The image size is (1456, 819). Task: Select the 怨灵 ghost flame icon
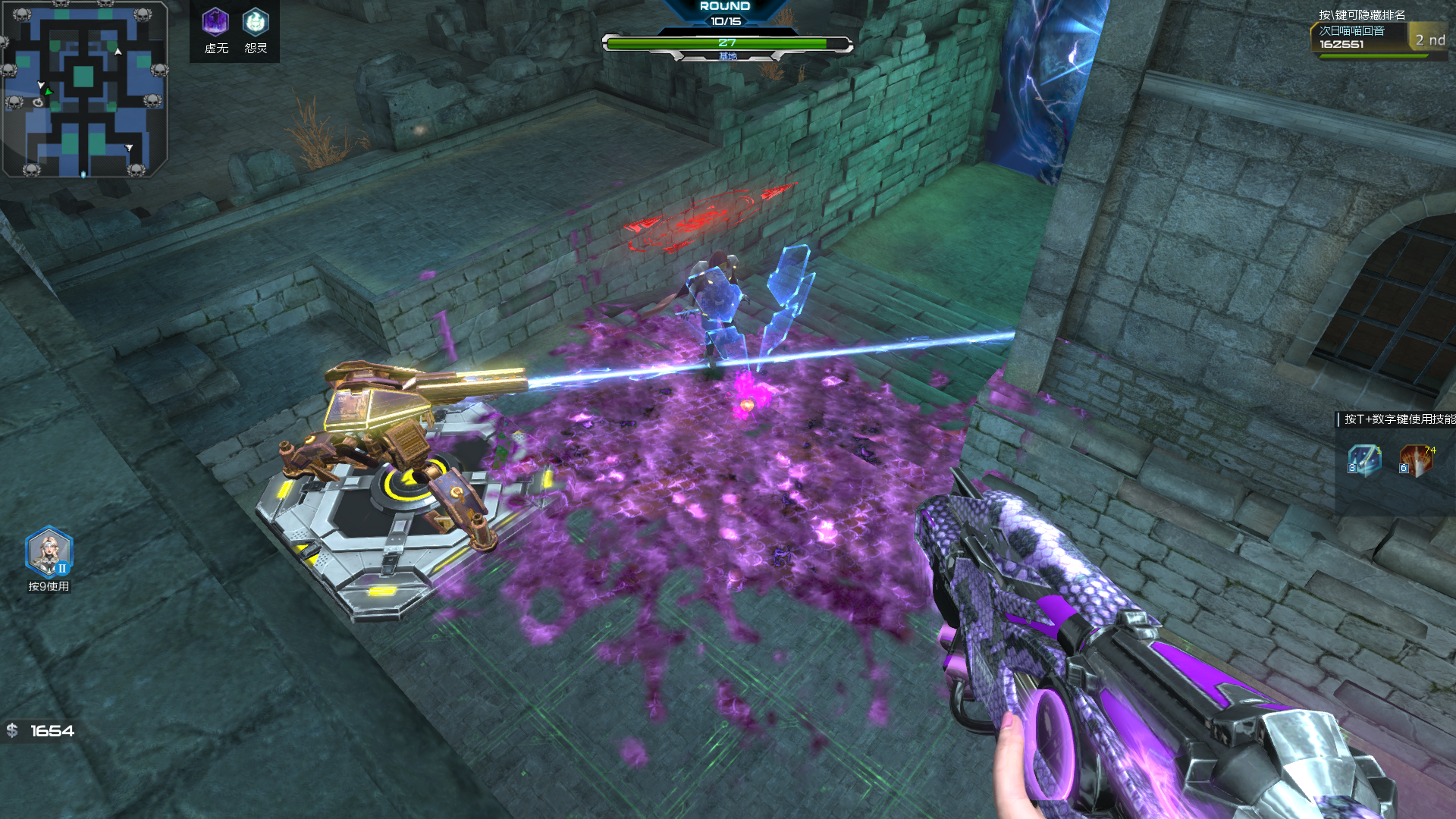click(256, 22)
